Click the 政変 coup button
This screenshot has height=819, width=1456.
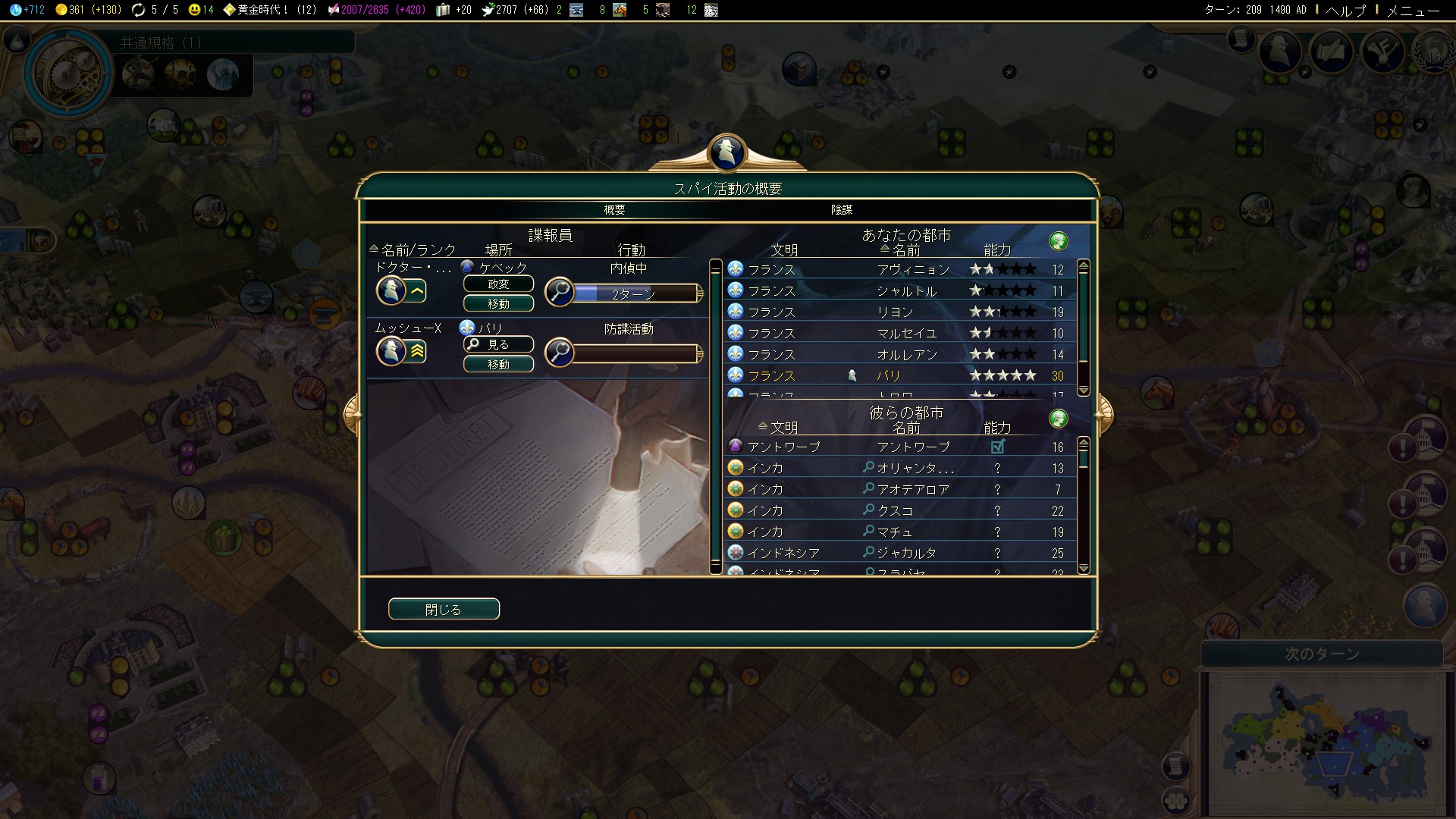tap(498, 284)
